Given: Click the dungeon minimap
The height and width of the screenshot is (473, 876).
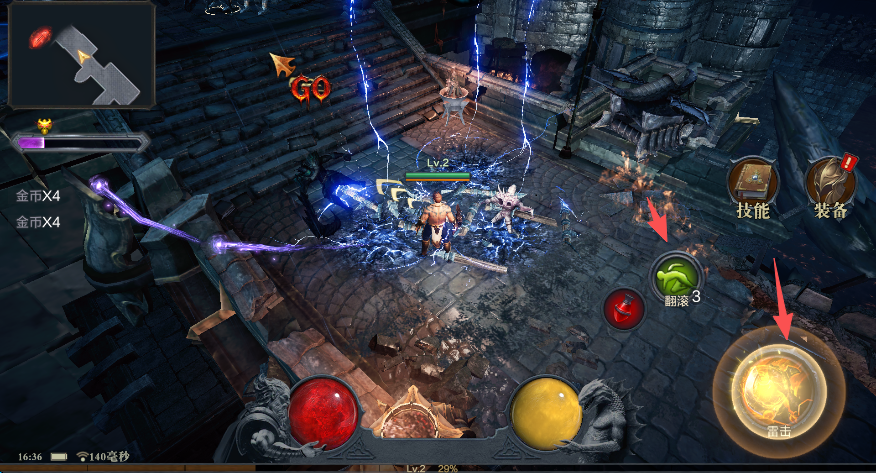Looking at the screenshot, I should pos(82,55).
